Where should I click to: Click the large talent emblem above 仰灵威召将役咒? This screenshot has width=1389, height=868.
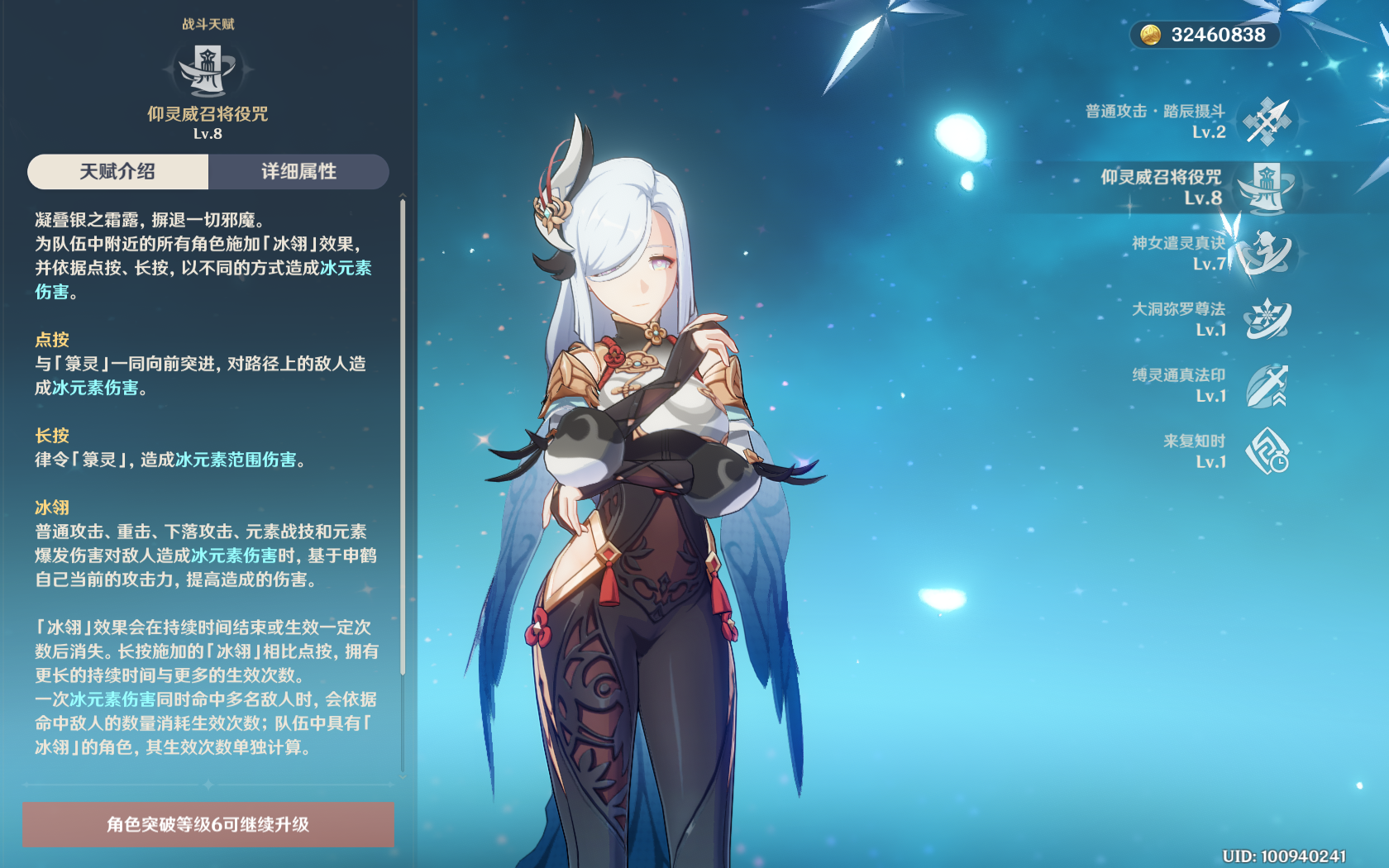[x=207, y=70]
